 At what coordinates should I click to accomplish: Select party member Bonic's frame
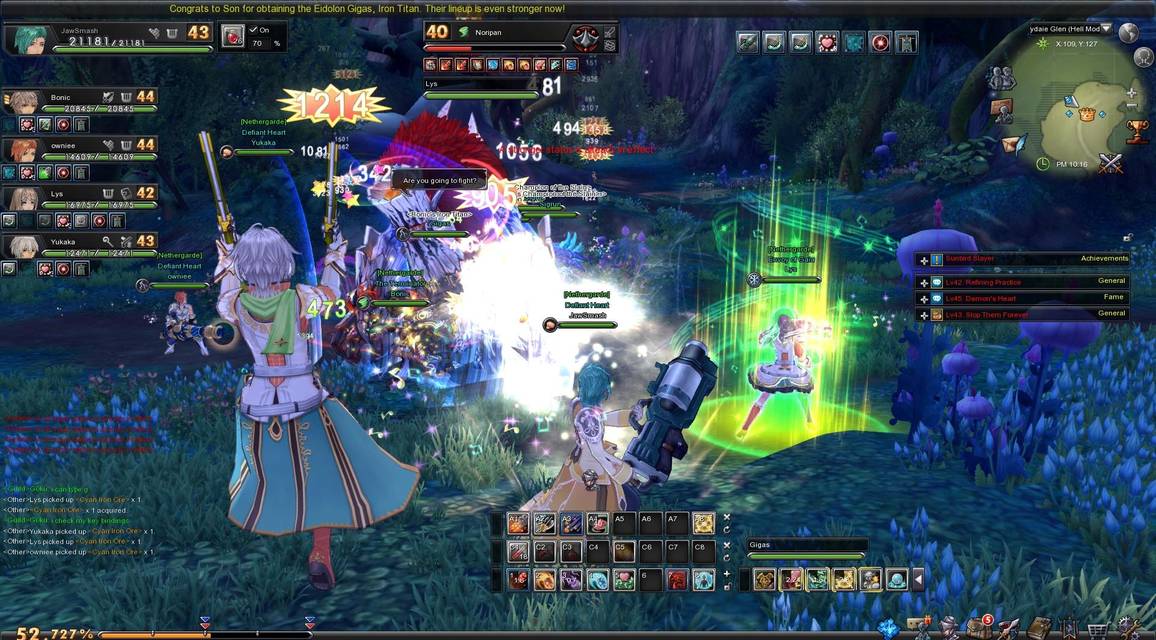tap(80, 103)
